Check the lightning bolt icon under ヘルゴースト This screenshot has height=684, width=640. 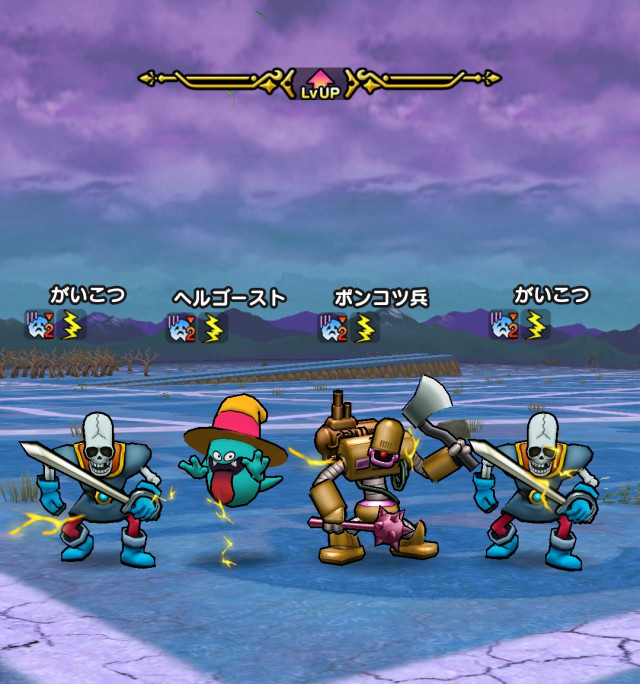pos(214,328)
